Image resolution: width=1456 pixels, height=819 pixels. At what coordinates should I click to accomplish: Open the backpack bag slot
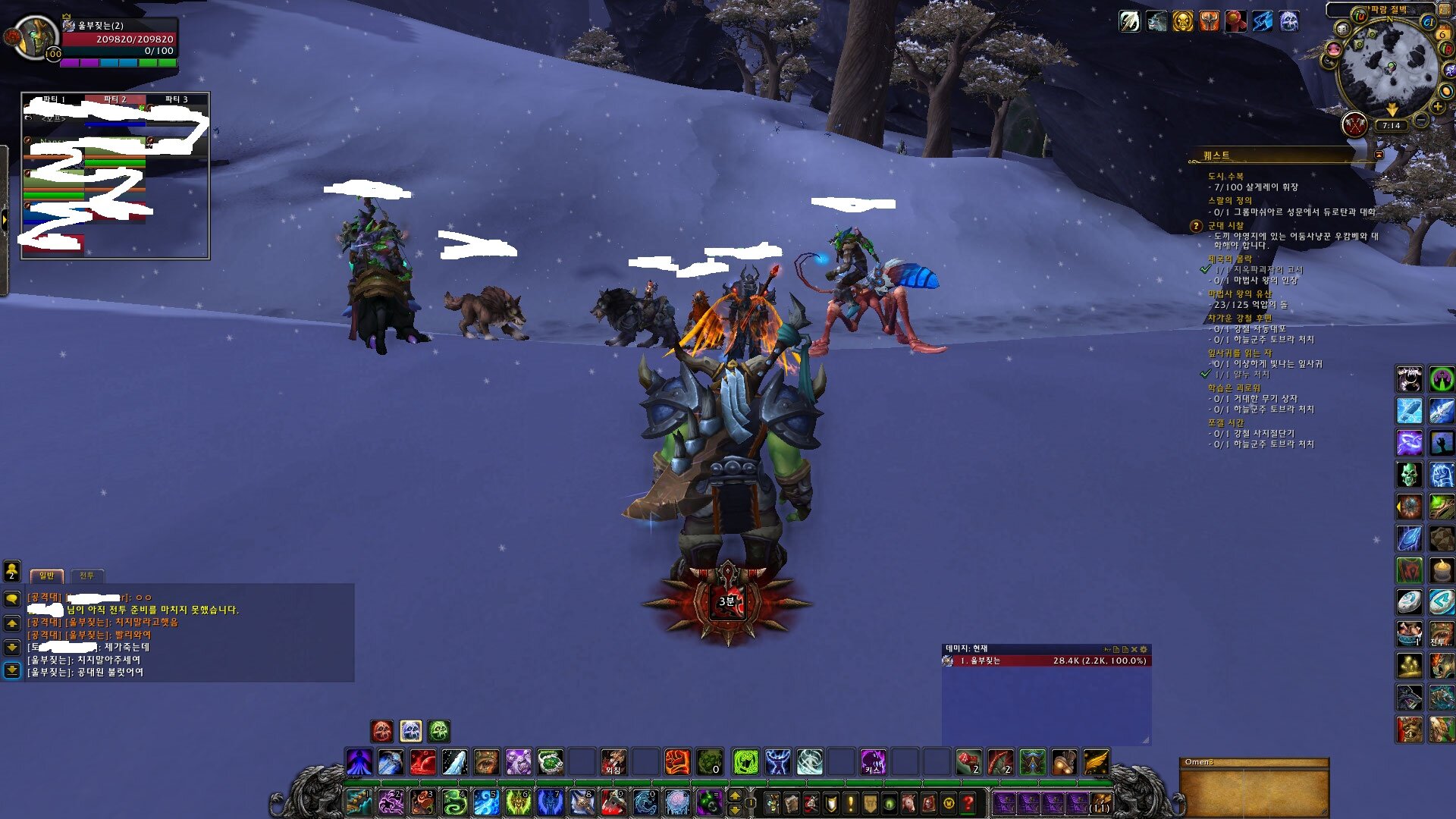(1100, 802)
